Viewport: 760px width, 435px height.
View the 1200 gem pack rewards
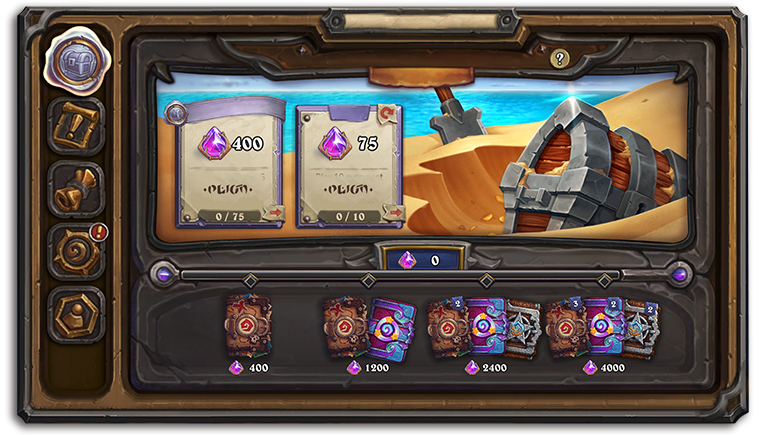(x=365, y=325)
